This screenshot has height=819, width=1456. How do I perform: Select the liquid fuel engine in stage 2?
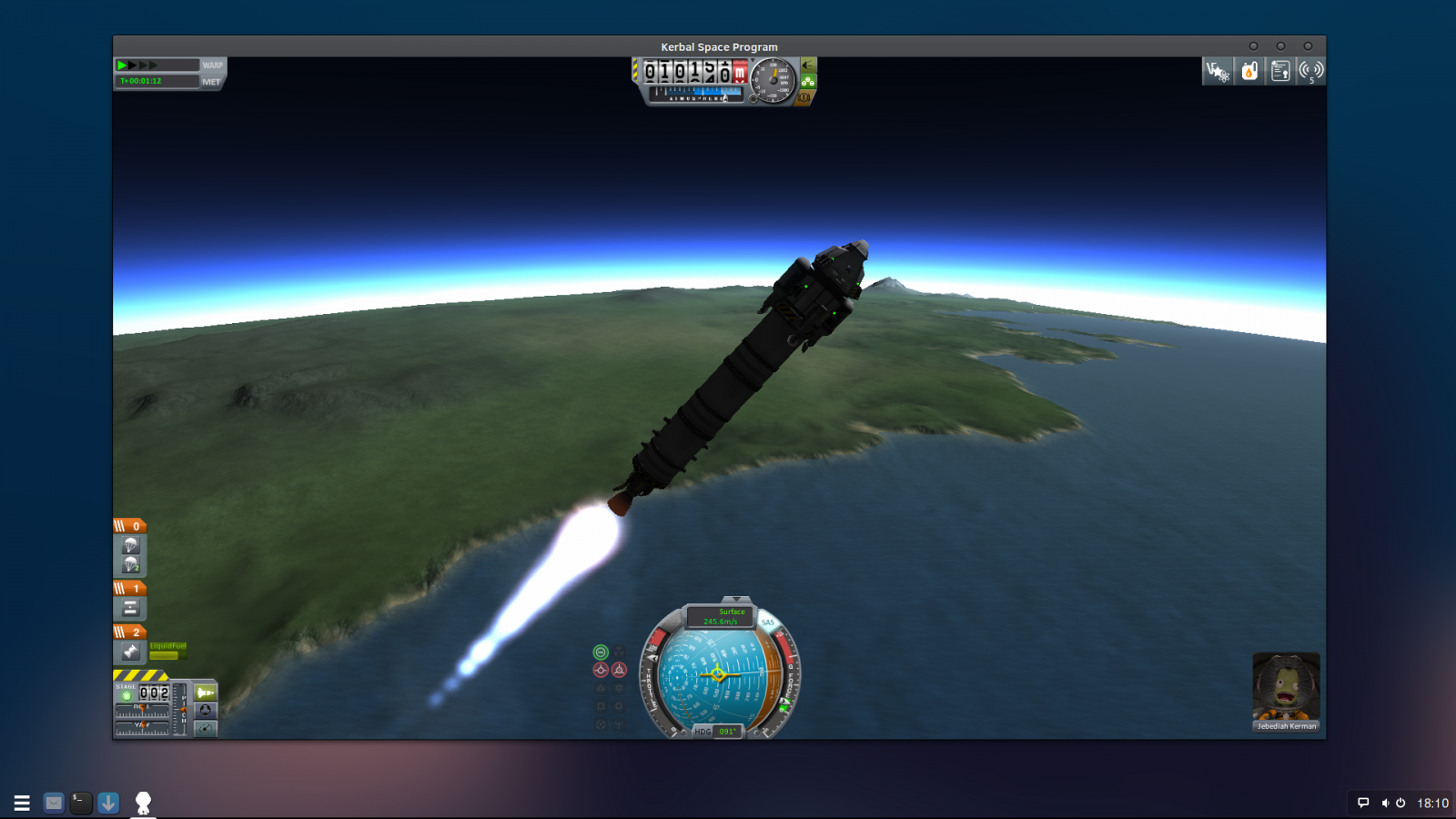coord(130,652)
